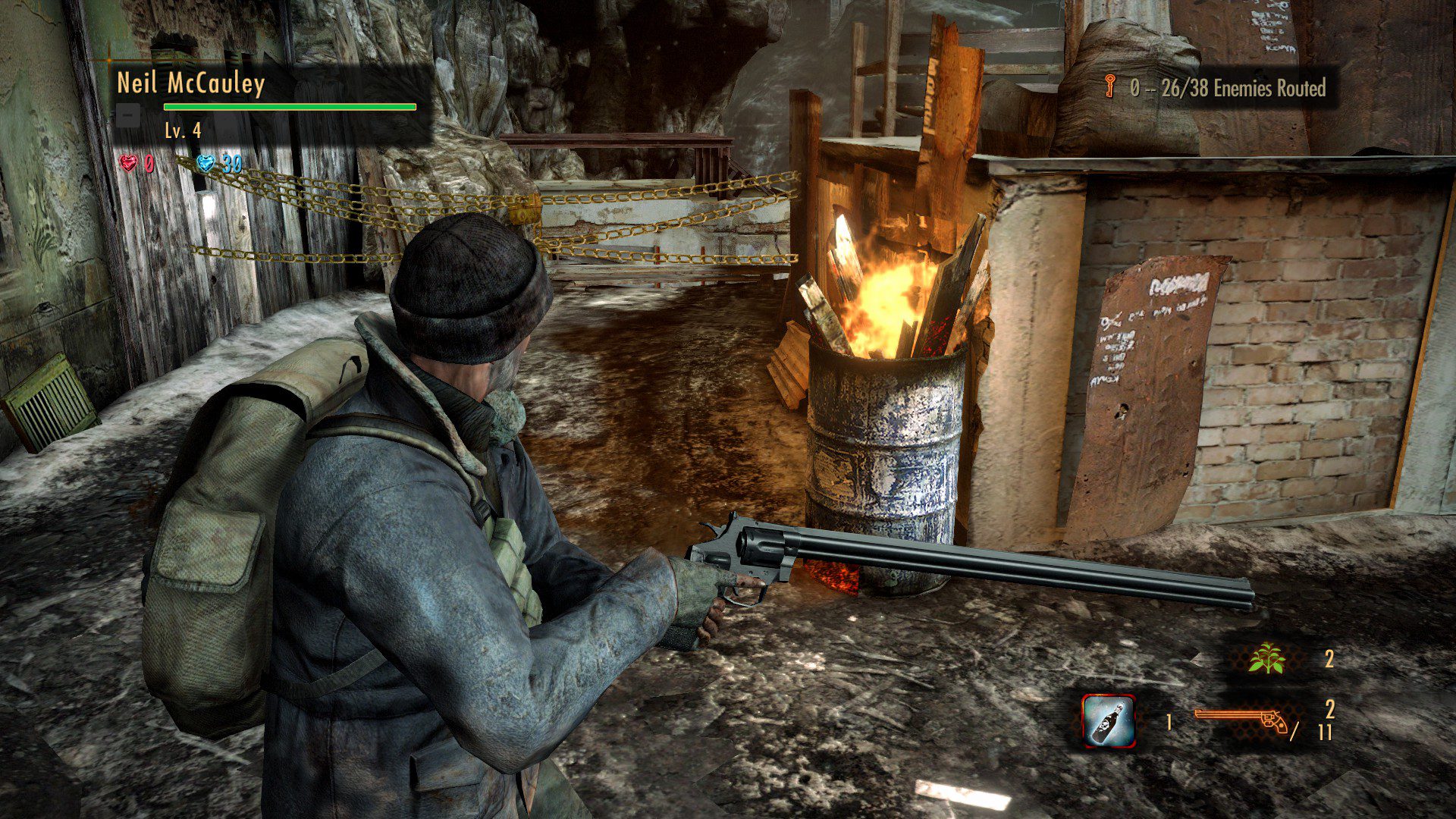Click the green herb icon
Viewport: 1456px width, 819px height.
click(x=1267, y=658)
